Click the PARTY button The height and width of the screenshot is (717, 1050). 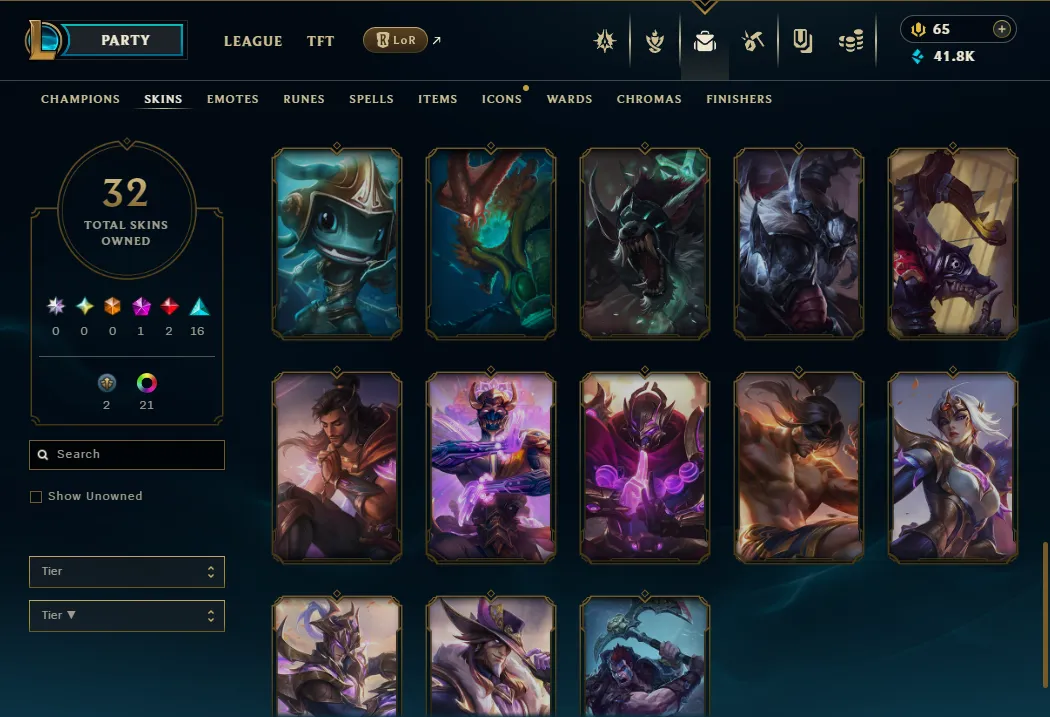tap(126, 41)
